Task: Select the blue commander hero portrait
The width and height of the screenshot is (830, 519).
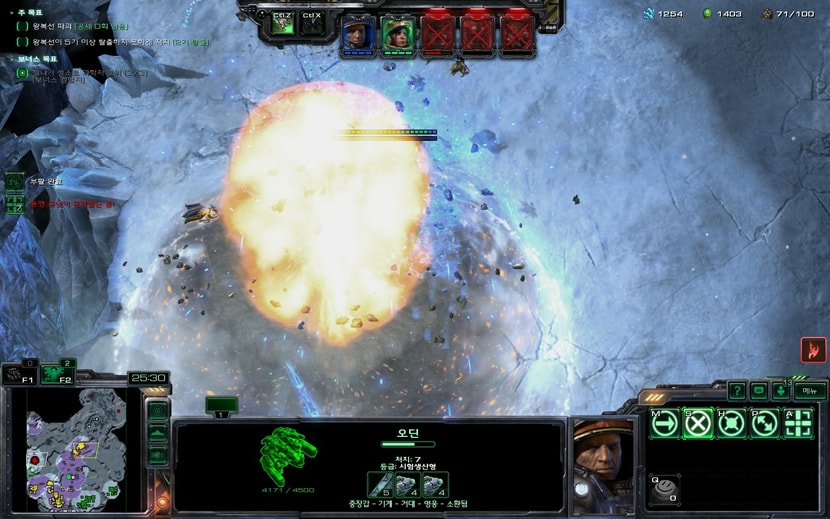Action: 356,36
